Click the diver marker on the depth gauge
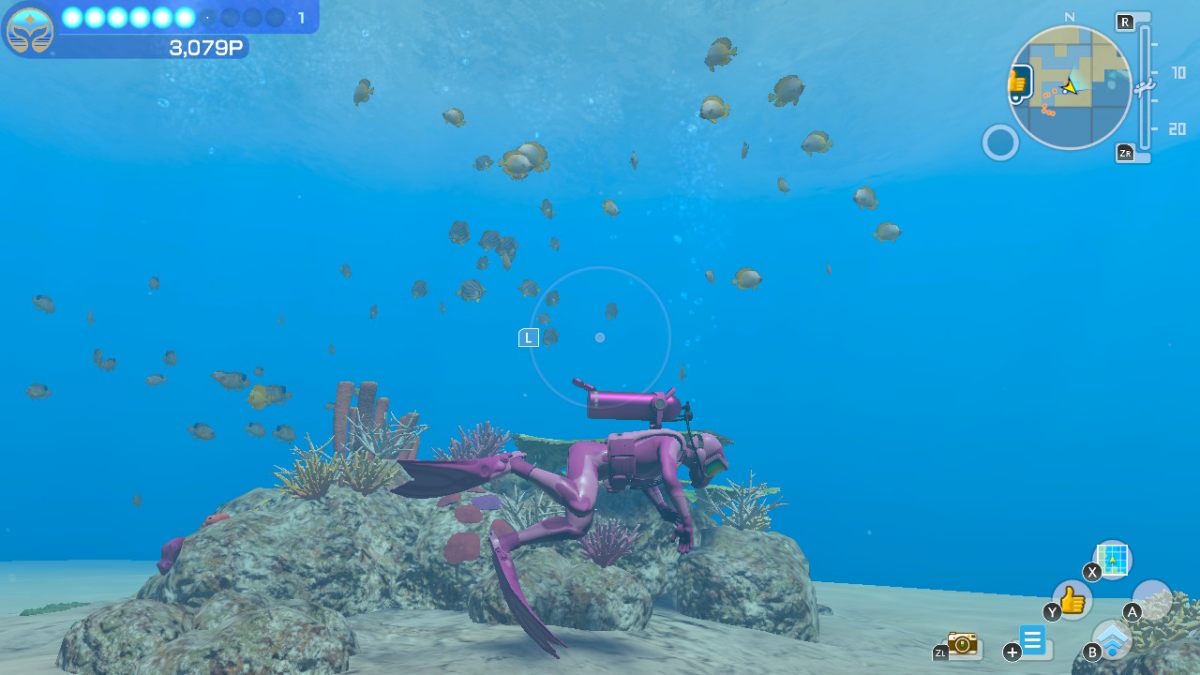The width and height of the screenshot is (1200, 675). point(1146,86)
